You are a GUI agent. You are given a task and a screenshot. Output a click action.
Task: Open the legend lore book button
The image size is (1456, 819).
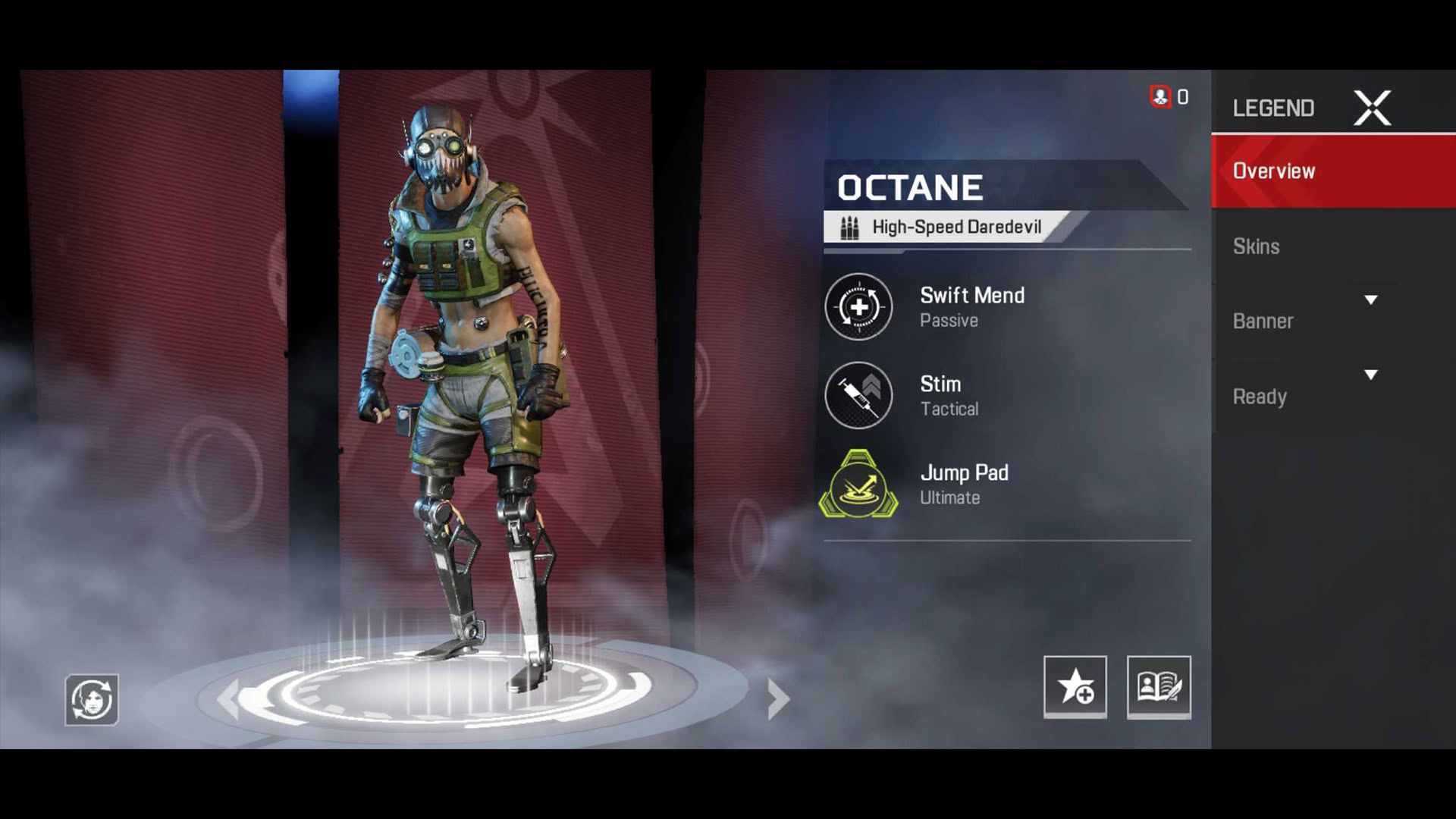[x=1158, y=686]
